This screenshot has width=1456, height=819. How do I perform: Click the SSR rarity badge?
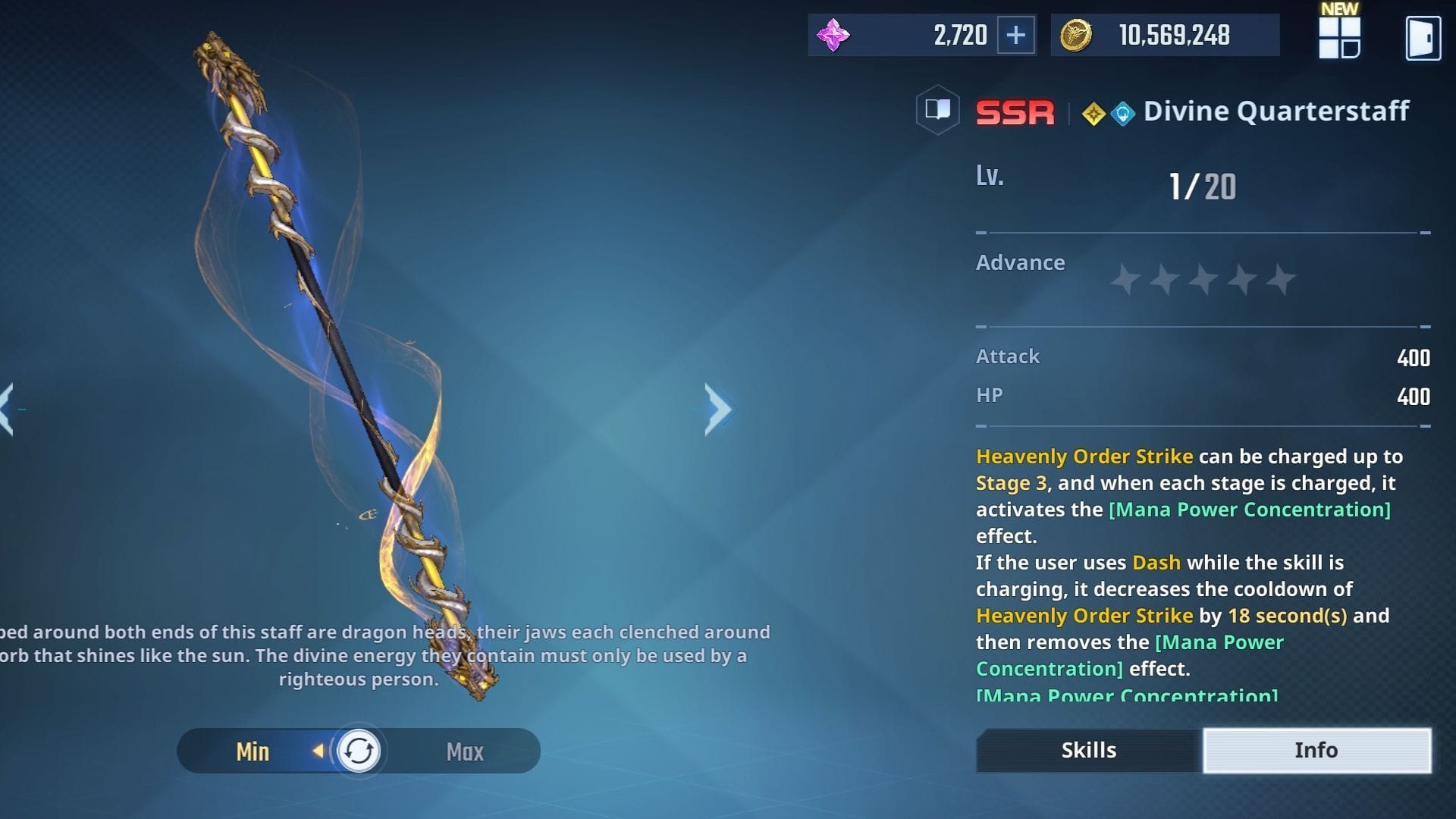(1015, 111)
